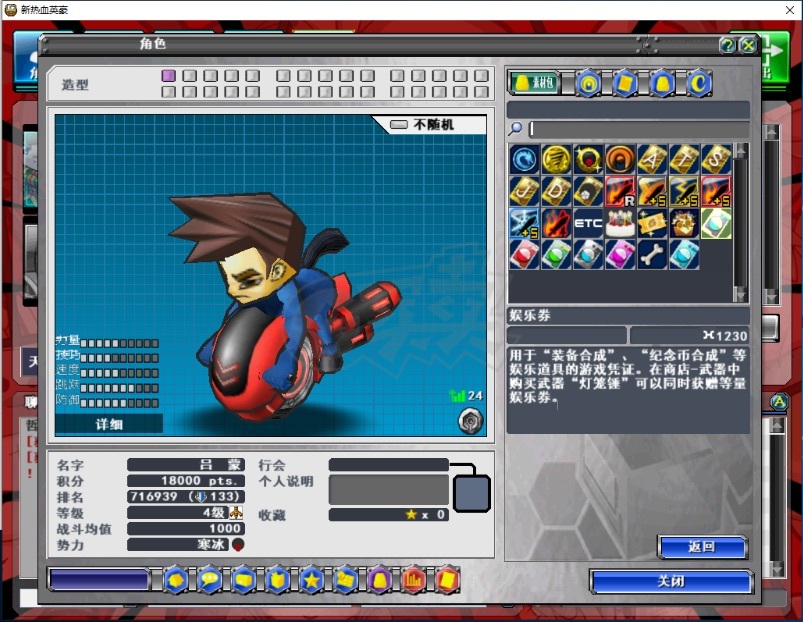
Task: Open the chat bubble icon in bottom toolbar
Action: pos(209,579)
